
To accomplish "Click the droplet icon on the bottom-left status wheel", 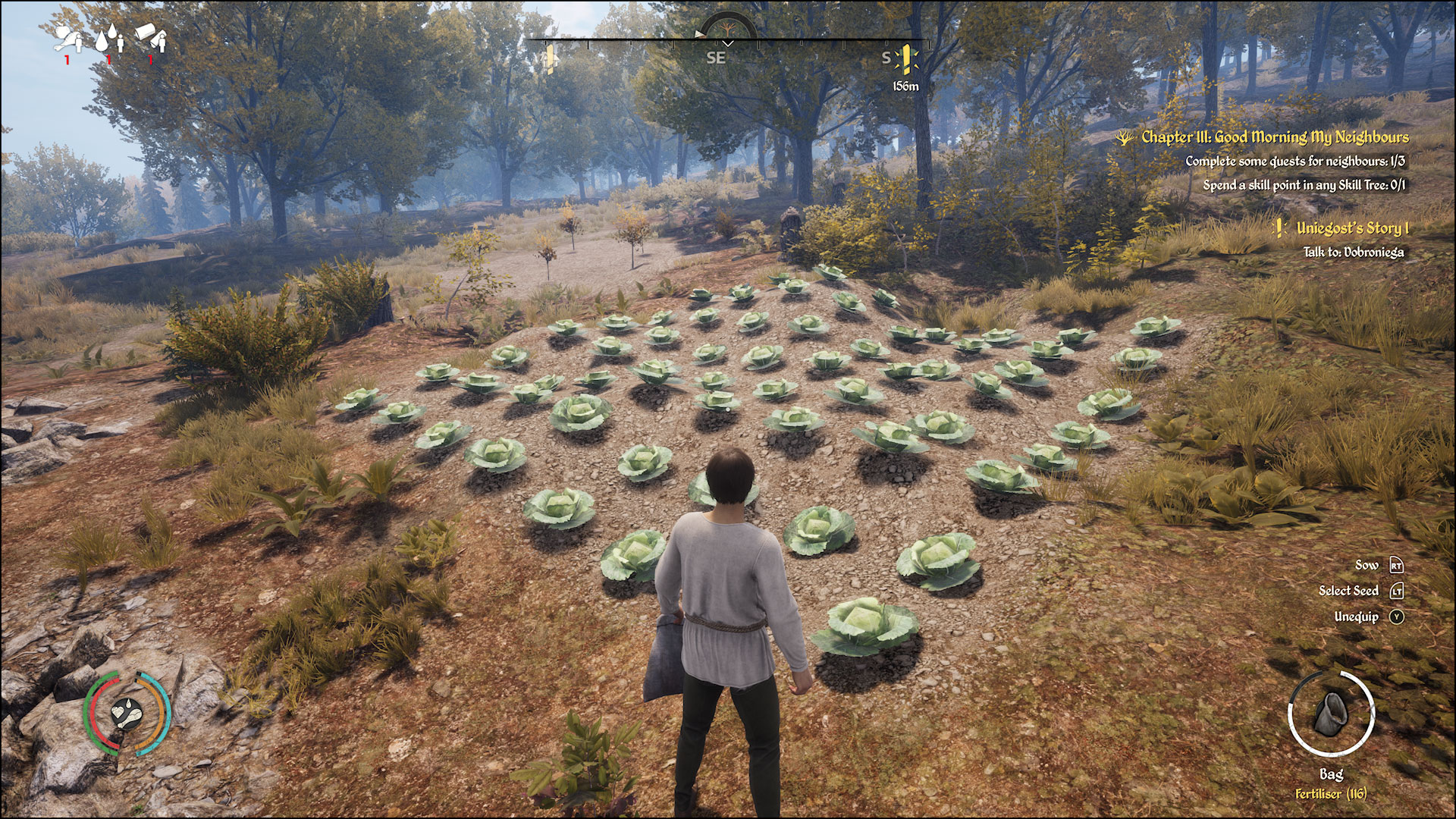I will 129,704.
